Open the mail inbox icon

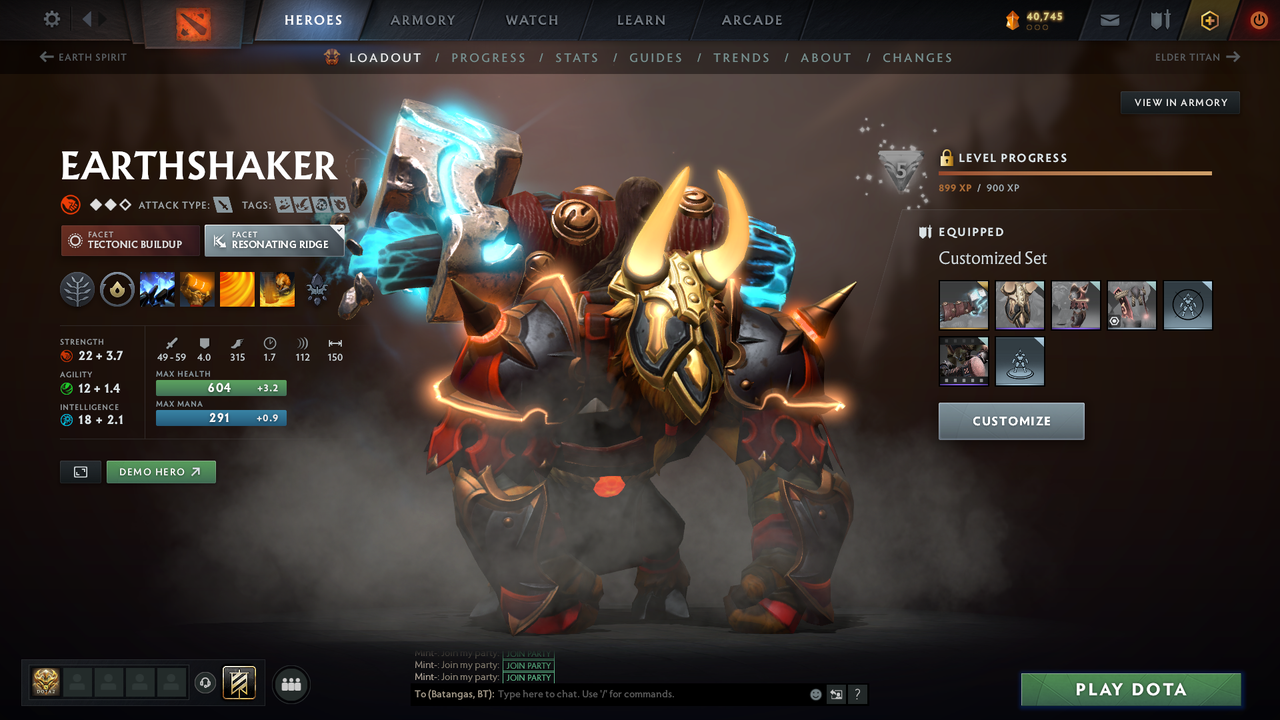(1108, 19)
